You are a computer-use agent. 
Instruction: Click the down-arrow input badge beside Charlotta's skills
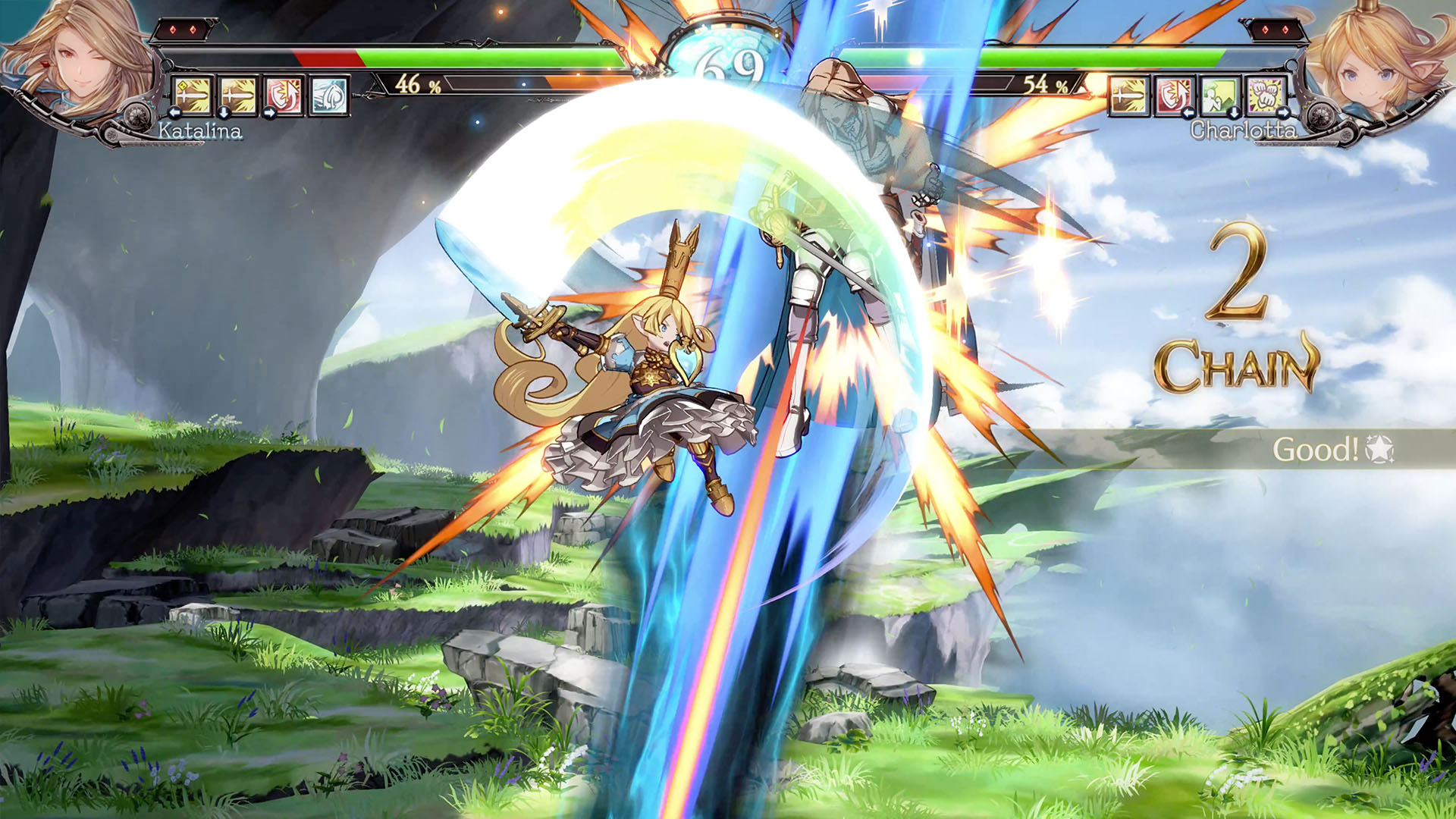tap(1235, 113)
